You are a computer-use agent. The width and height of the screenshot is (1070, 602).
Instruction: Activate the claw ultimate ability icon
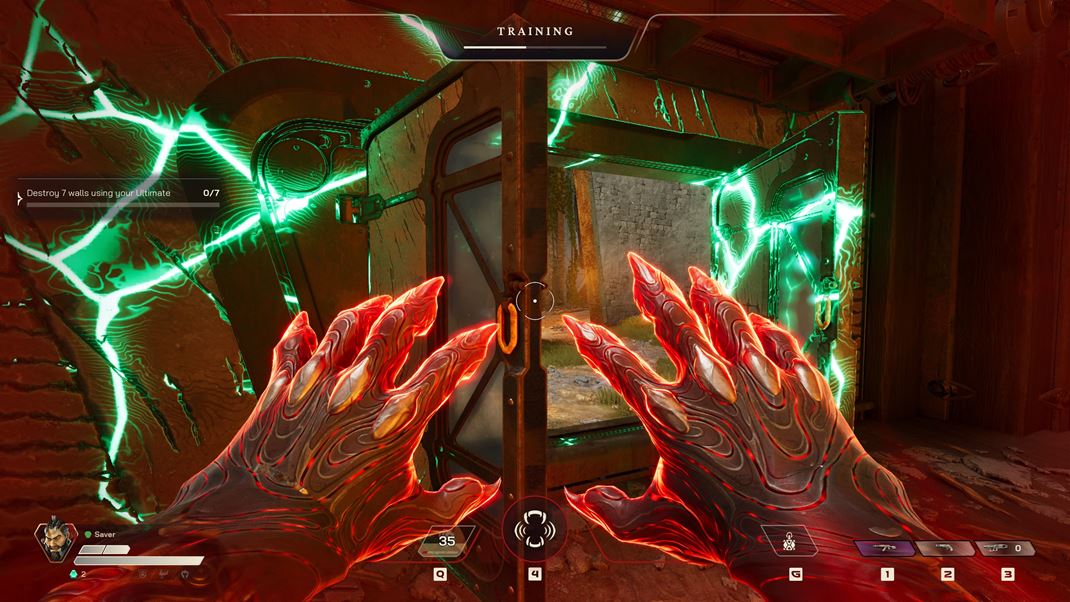pyautogui.click(x=534, y=530)
